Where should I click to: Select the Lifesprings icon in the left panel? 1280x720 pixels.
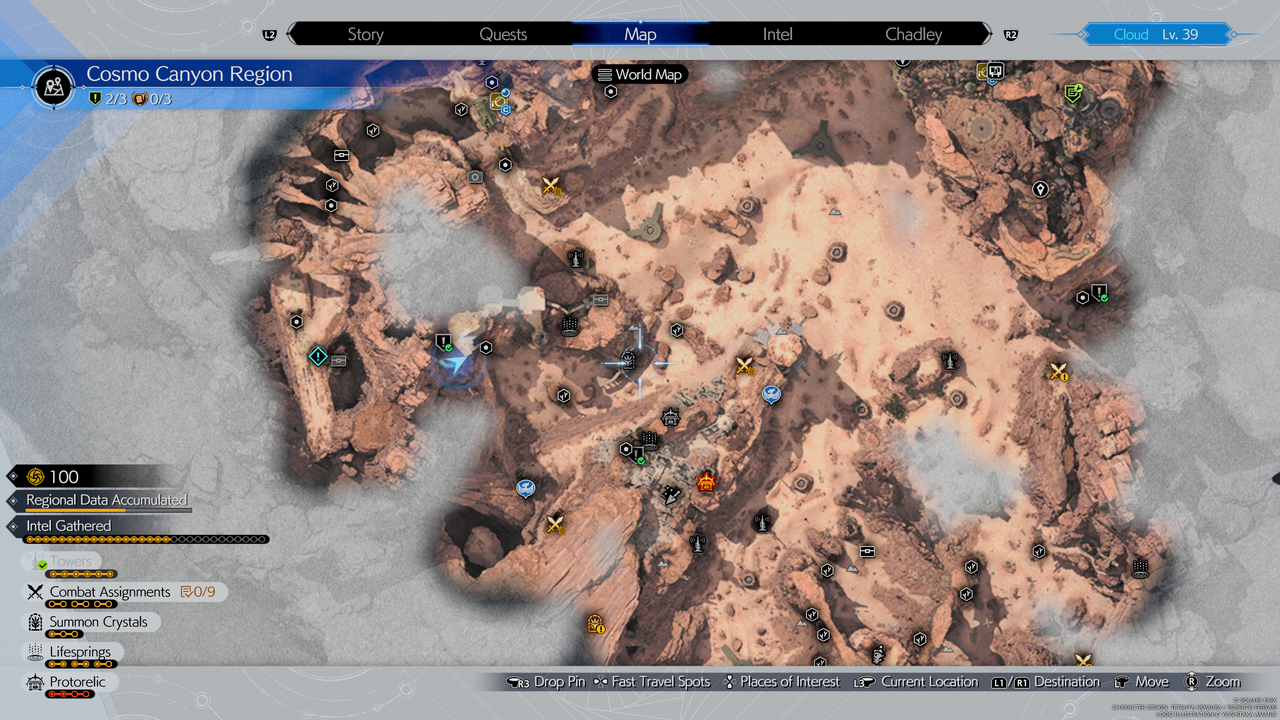pyautogui.click(x=35, y=651)
